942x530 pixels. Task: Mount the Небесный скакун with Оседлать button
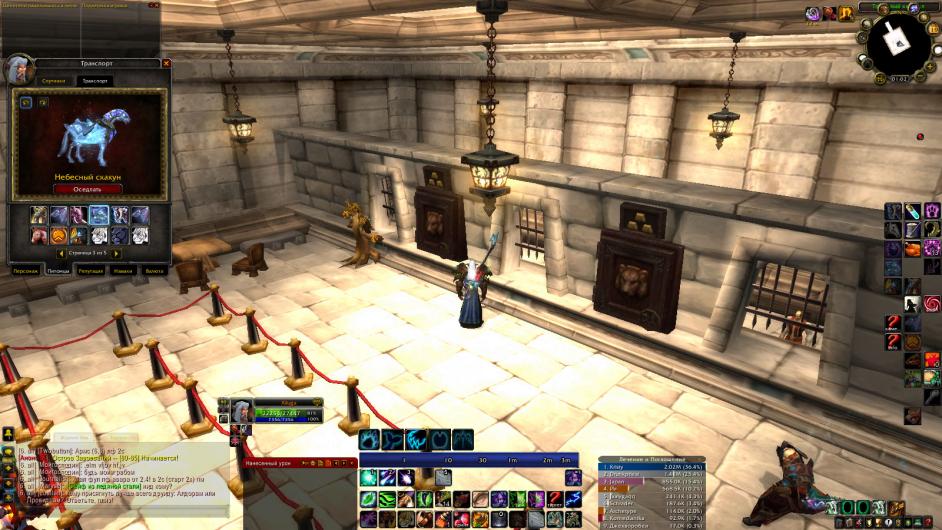(88, 189)
